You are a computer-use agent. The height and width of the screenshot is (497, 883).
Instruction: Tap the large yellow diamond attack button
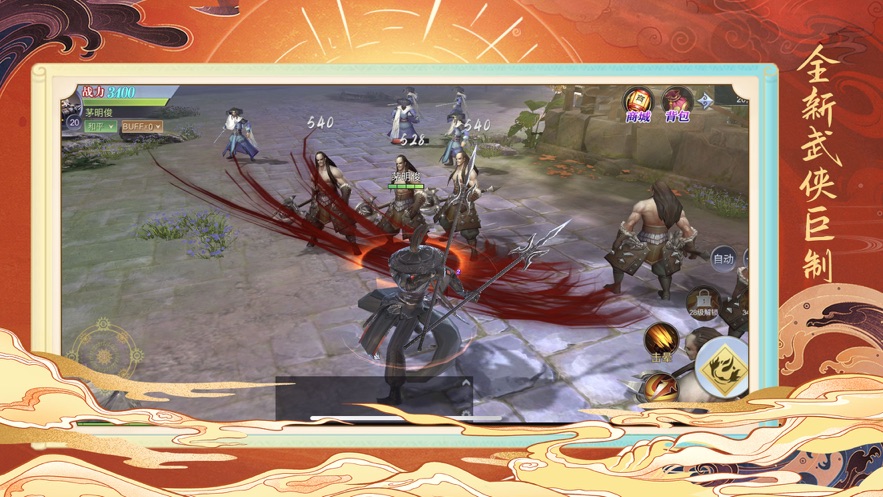[722, 368]
